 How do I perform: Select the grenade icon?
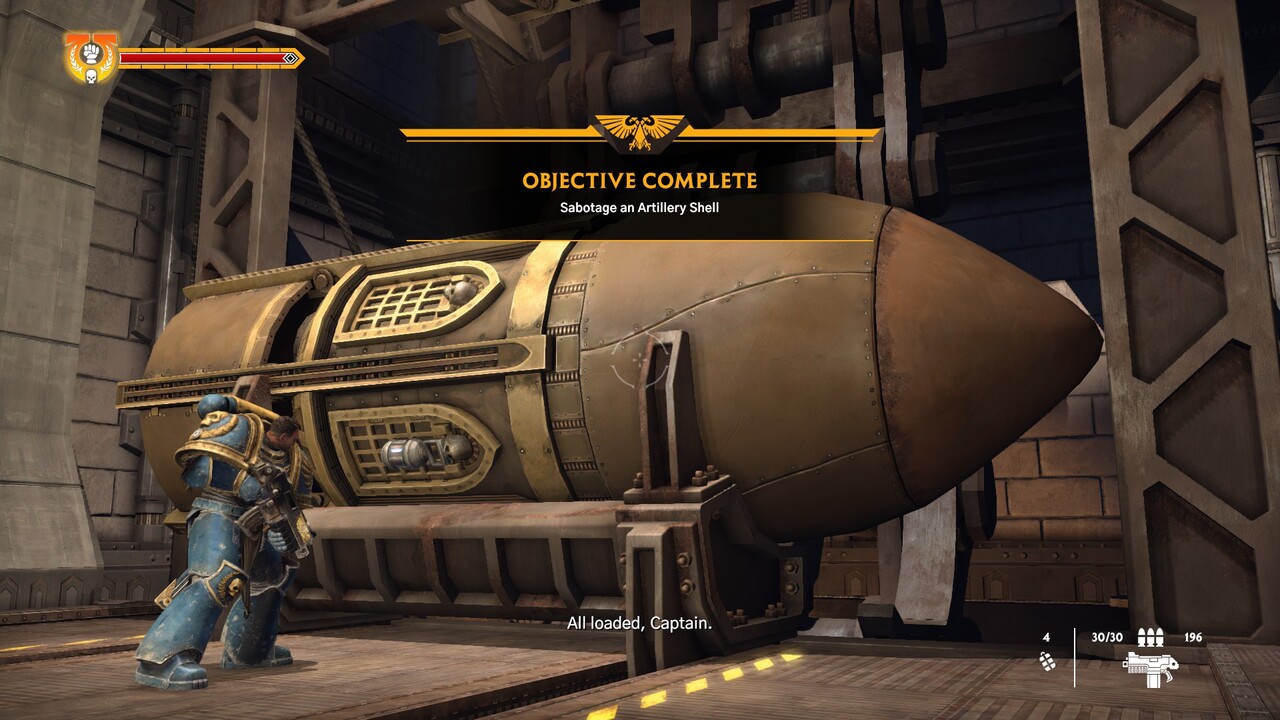click(x=1047, y=661)
